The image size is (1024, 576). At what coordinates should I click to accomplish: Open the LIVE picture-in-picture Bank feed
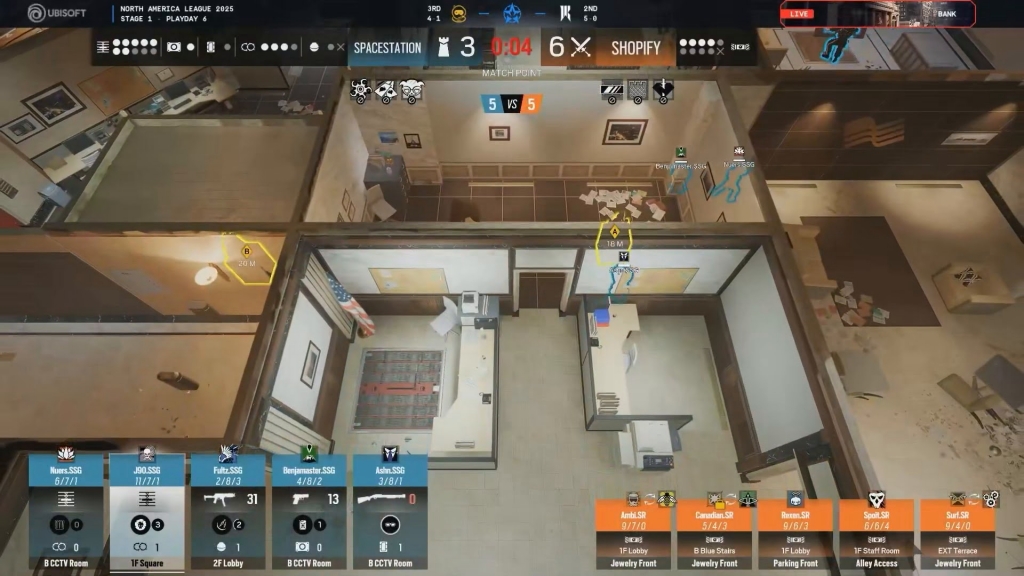coord(877,14)
